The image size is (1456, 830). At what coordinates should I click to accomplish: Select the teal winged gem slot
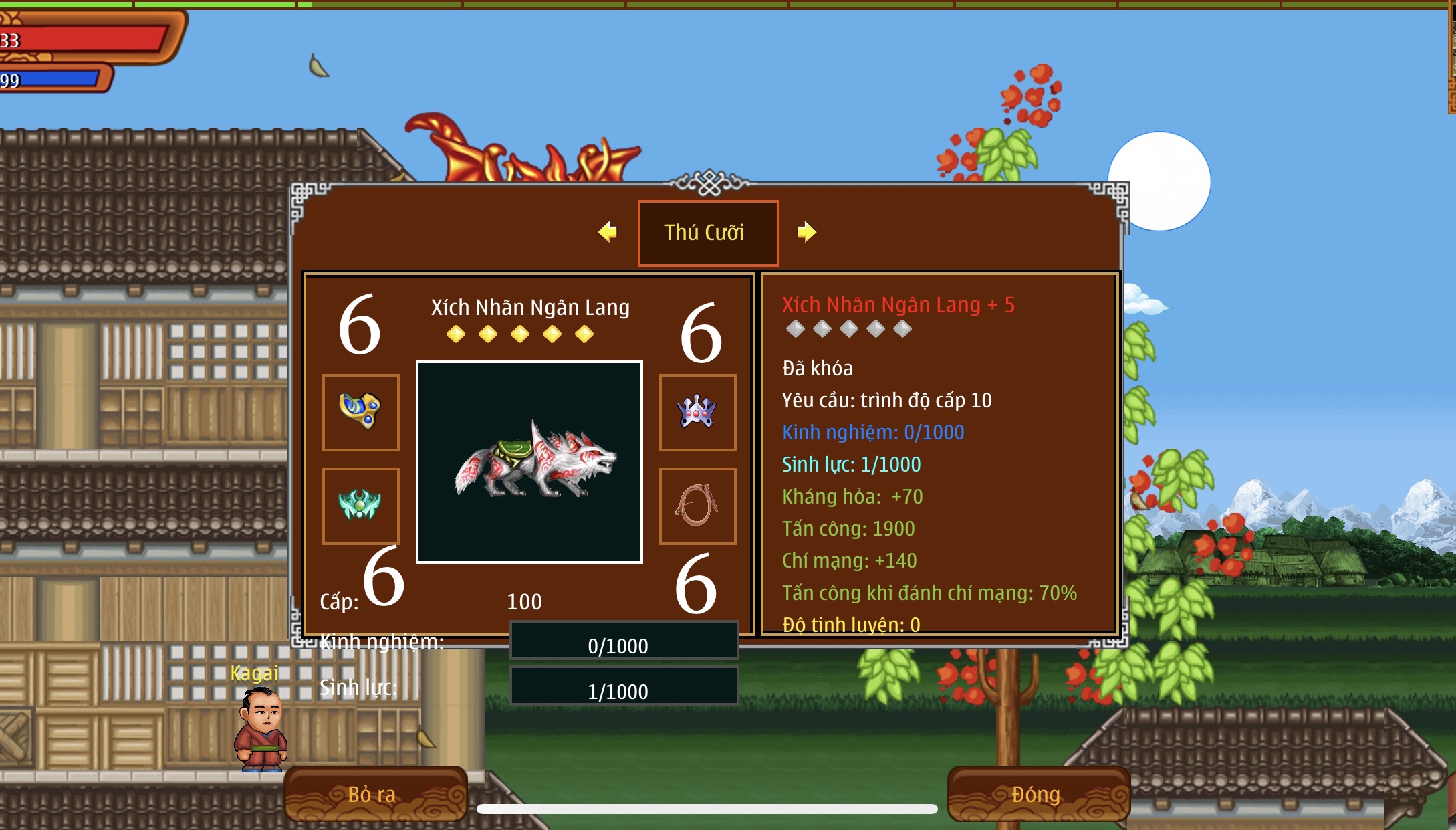[361, 506]
